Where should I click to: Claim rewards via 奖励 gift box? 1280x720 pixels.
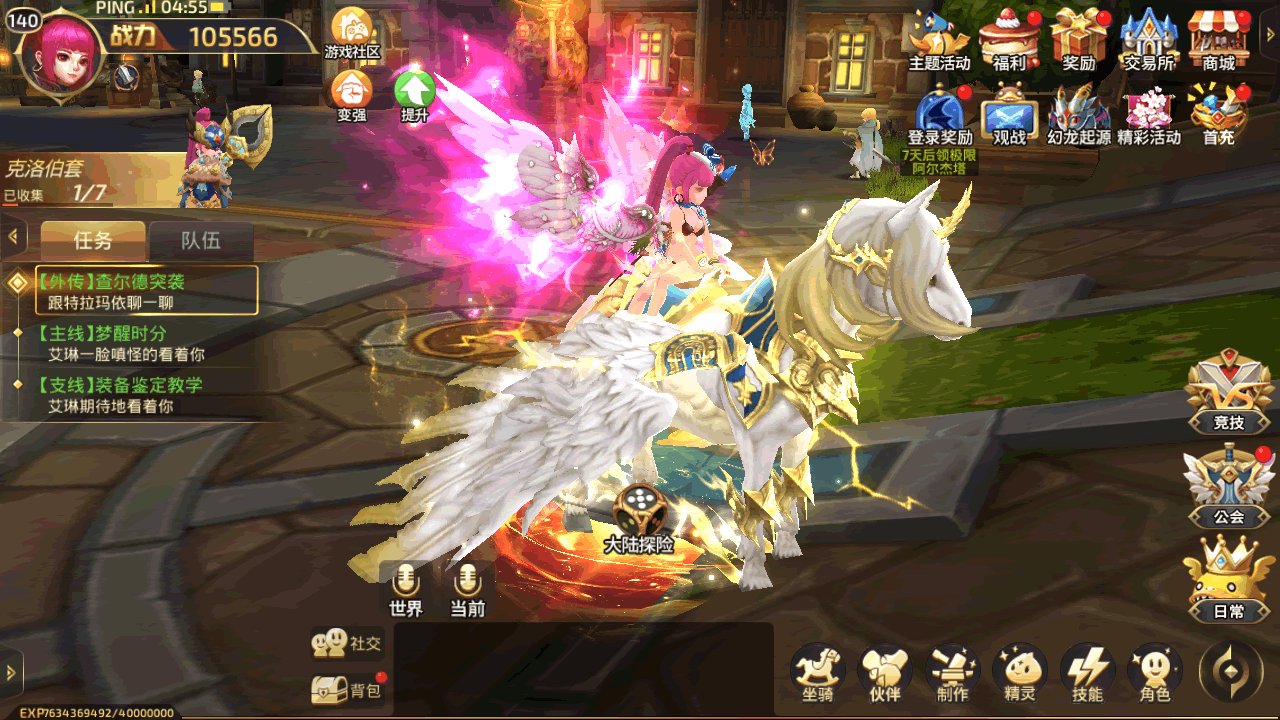point(1079,40)
